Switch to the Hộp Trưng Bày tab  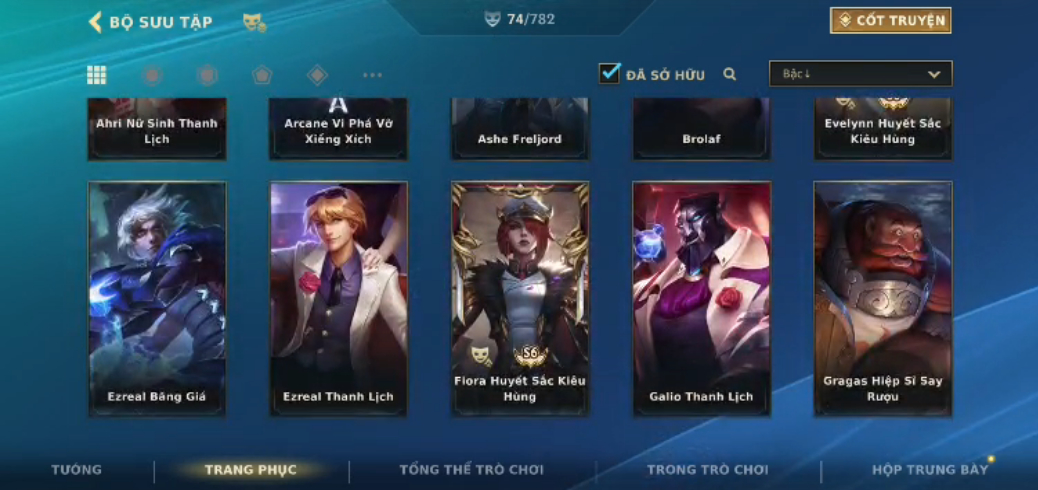click(x=929, y=469)
